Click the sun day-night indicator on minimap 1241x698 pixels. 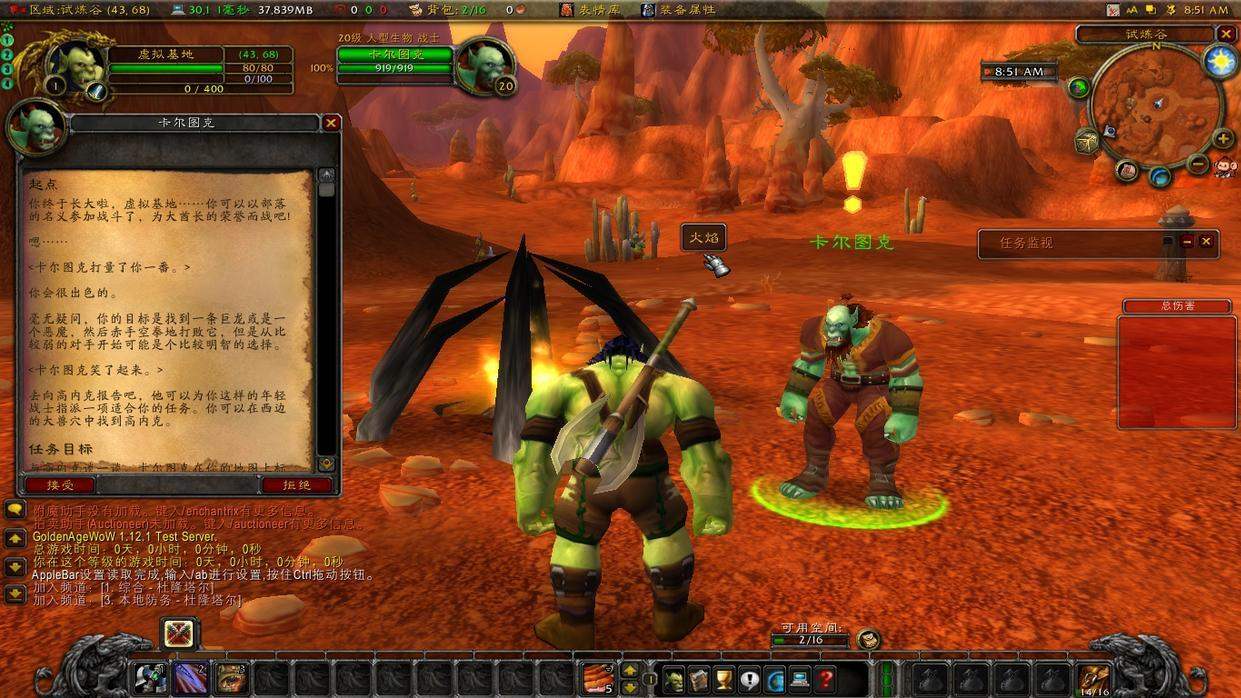click(x=1220, y=62)
